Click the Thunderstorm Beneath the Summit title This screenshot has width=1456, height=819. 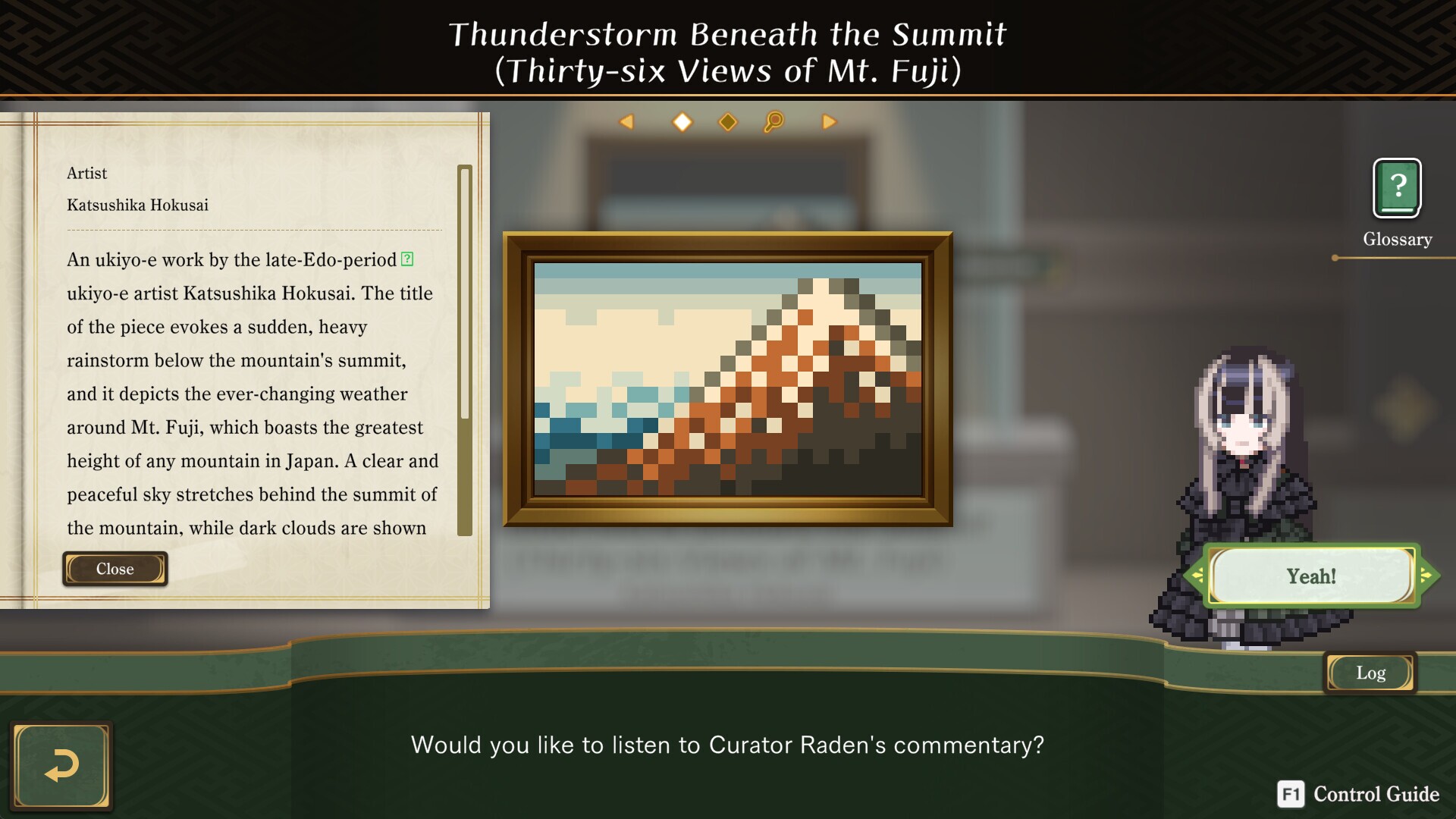point(728,34)
